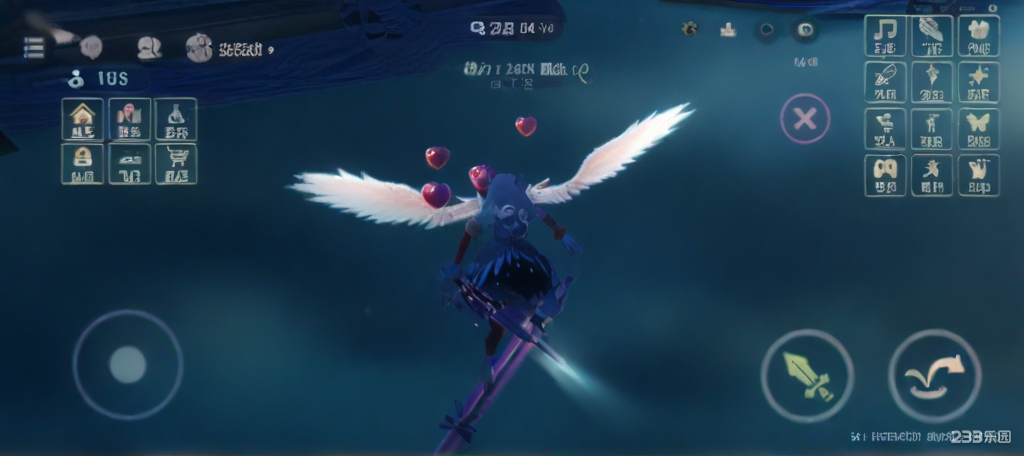Open the map marker tile
This screenshot has height=456, width=1024.
click(130, 120)
